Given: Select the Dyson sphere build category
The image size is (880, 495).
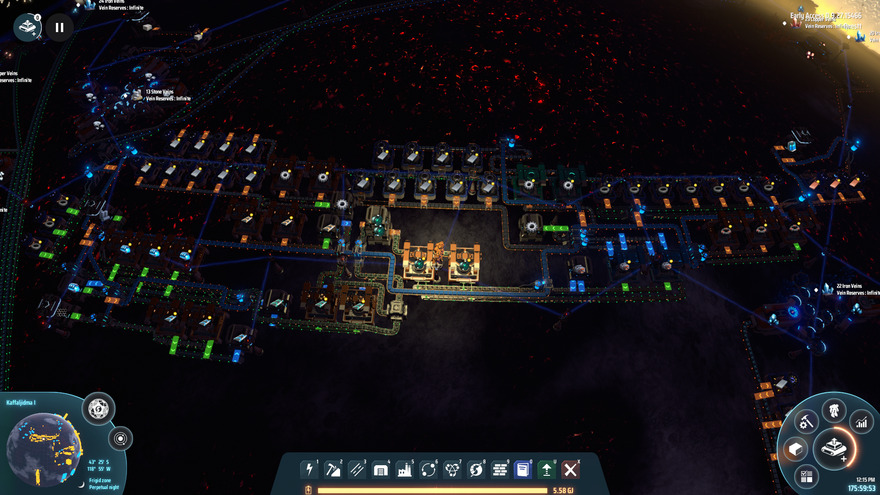Looking at the screenshot, I should tap(476, 469).
